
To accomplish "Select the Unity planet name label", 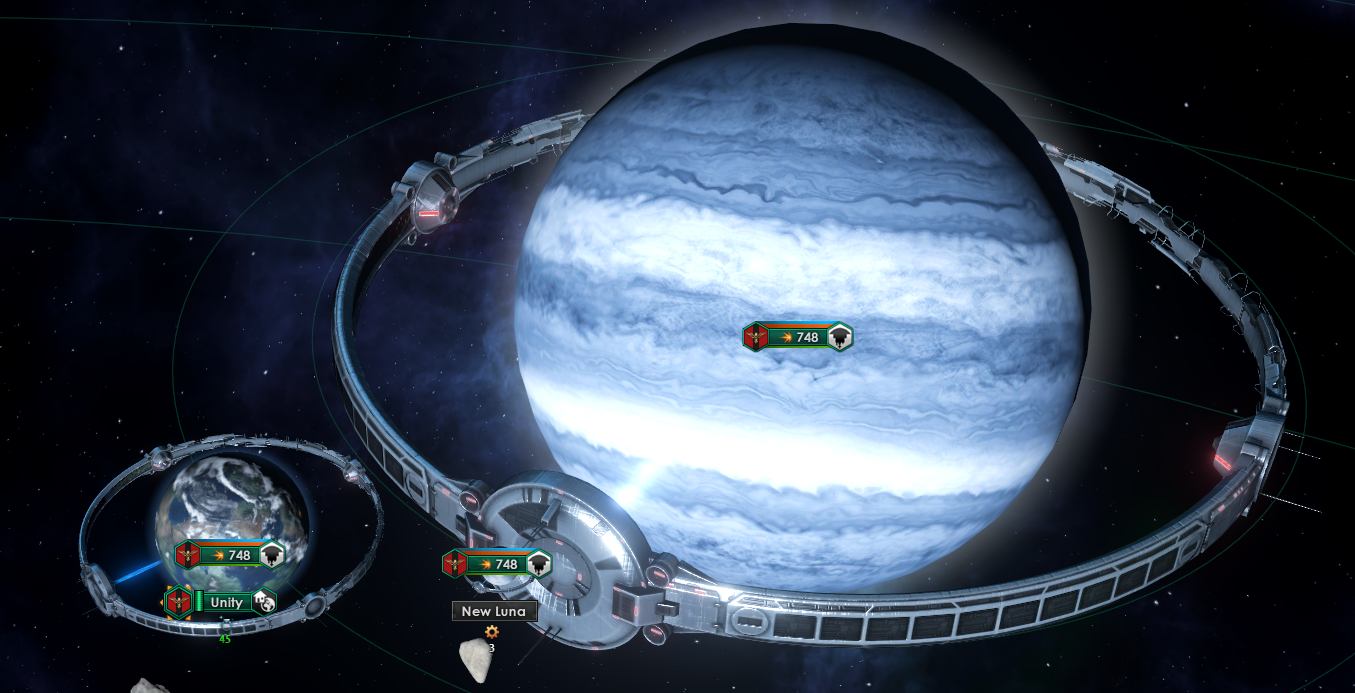I will click(x=226, y=602).
